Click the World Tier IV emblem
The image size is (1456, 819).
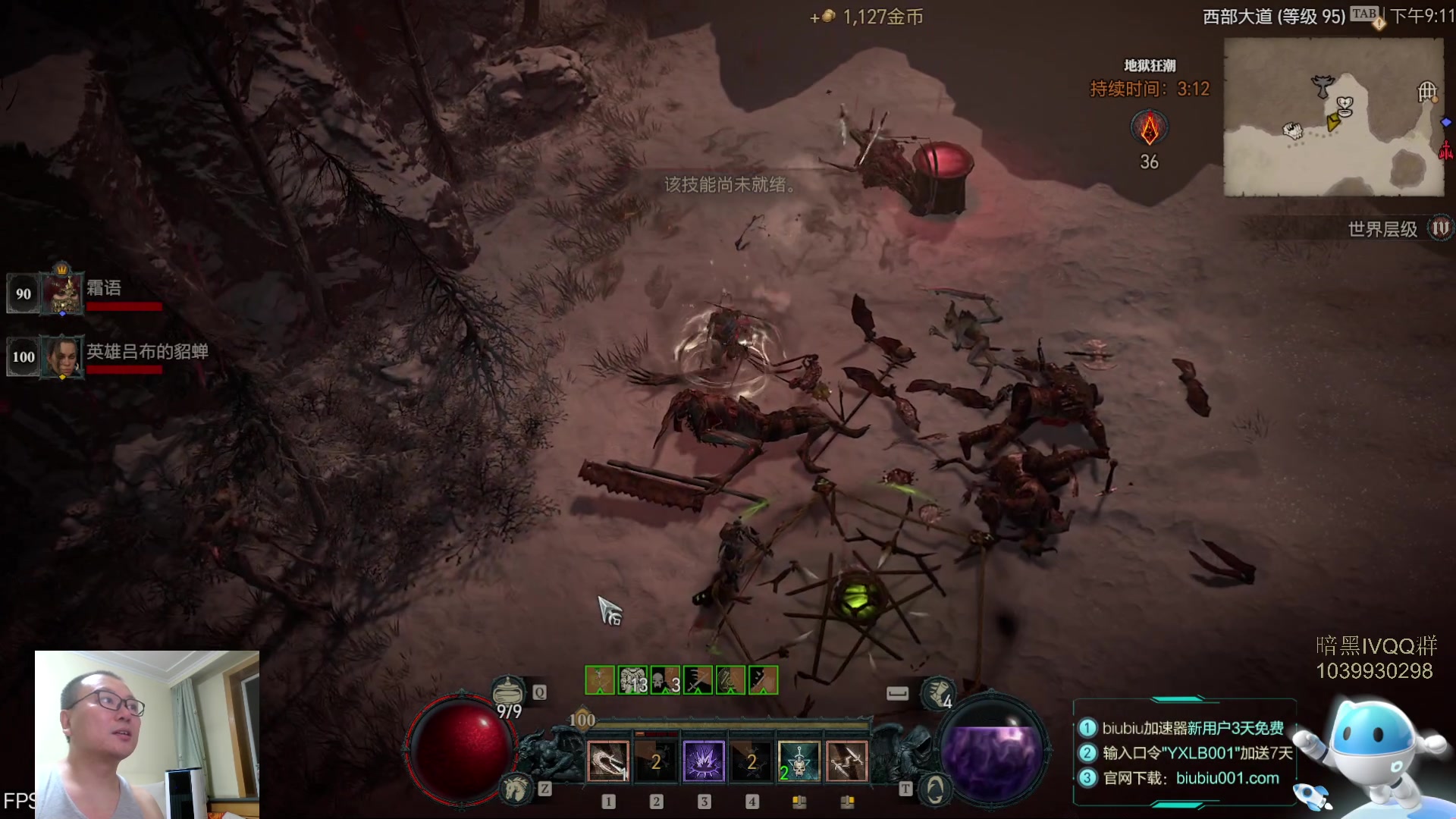click(x=1439, y=228)
